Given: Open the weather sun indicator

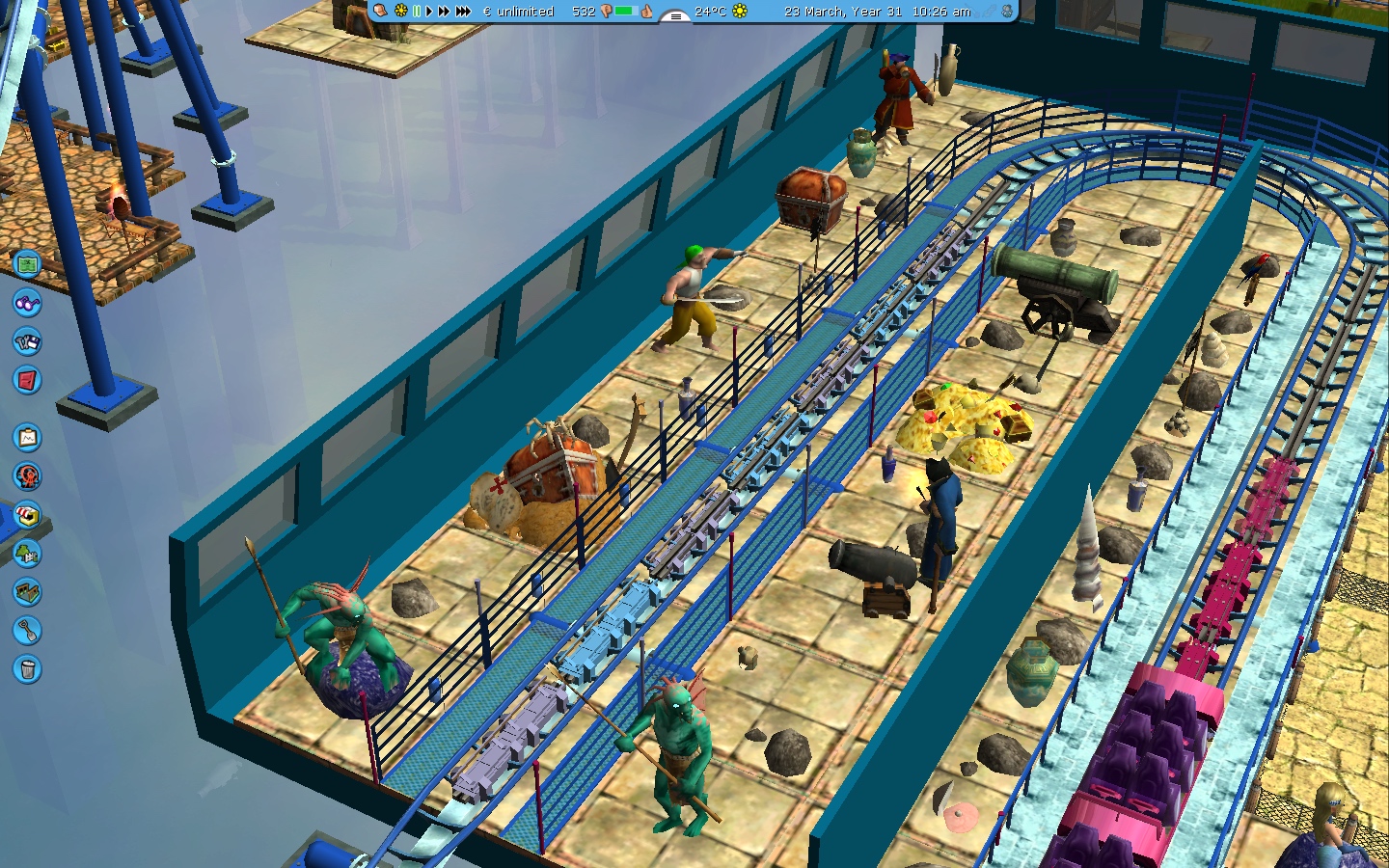Looking at the screenshot, I should coord(740,12).
